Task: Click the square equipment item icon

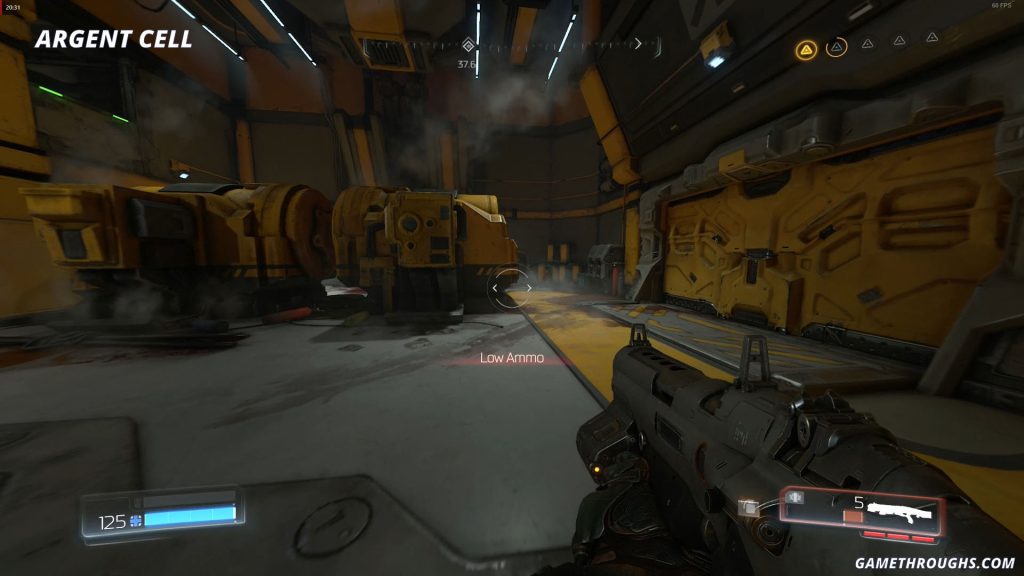Action: click(747, 507)
